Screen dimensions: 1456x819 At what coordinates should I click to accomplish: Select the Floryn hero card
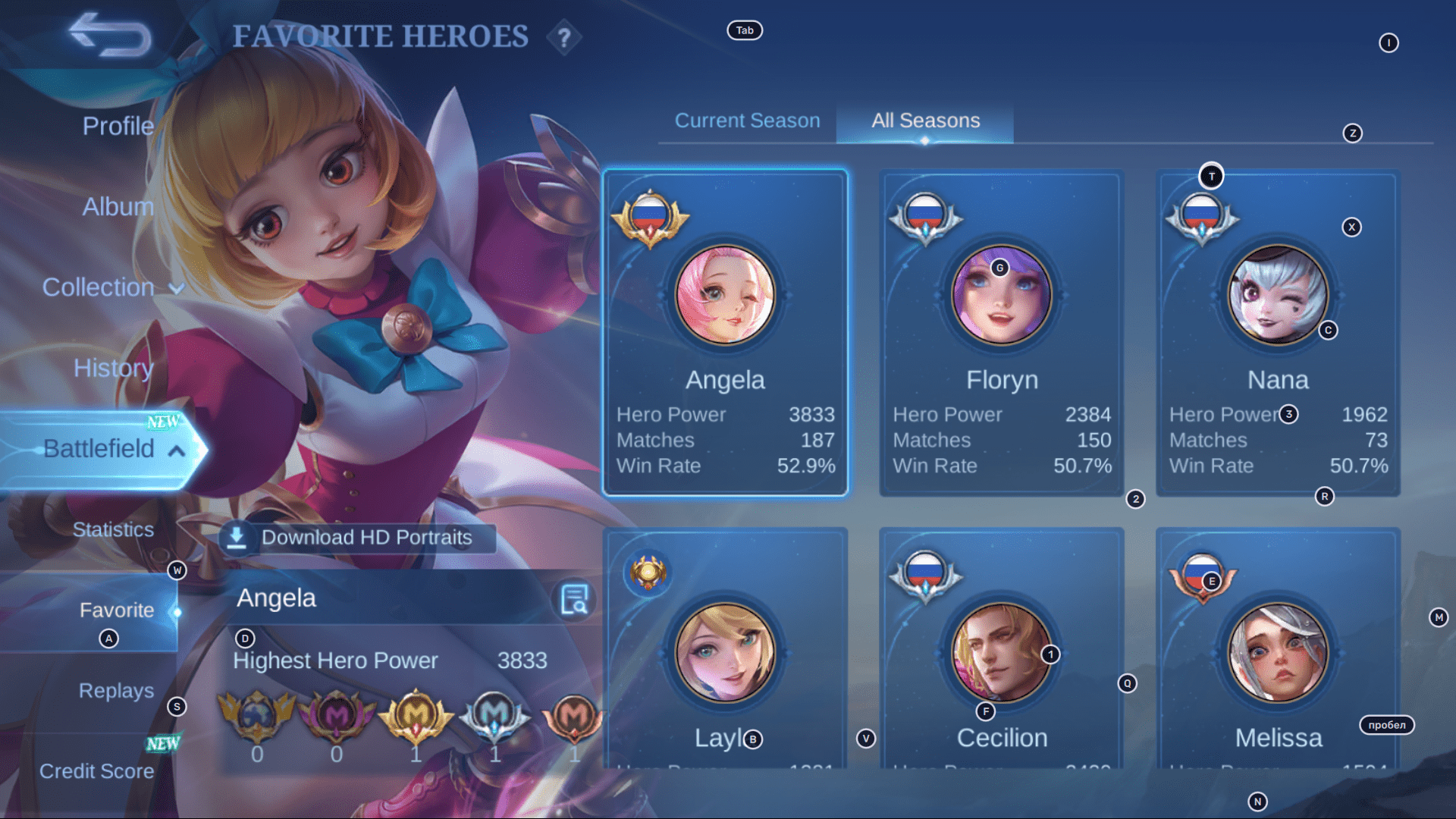coord(1001,334)
